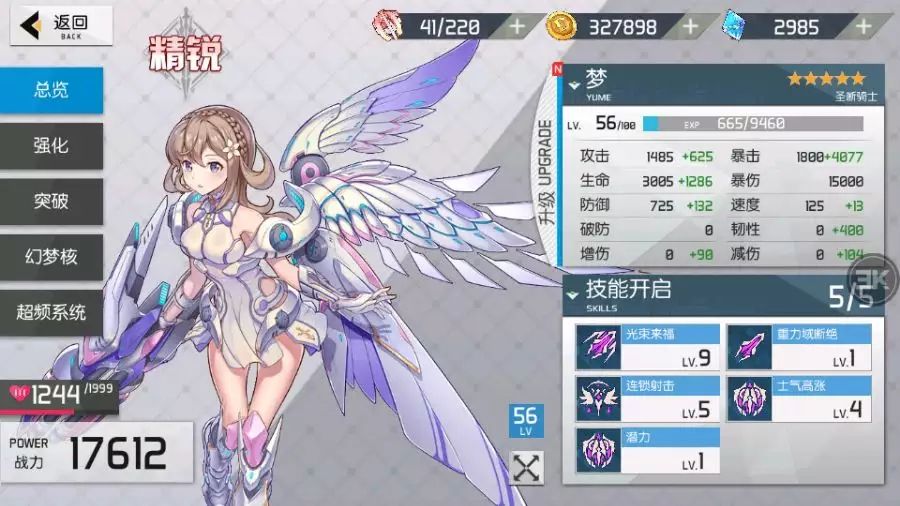Image resolution: width=900 pixels, height=506 pixels.
Task: Expand the character art to fullscreen
Action: (527, 467)
